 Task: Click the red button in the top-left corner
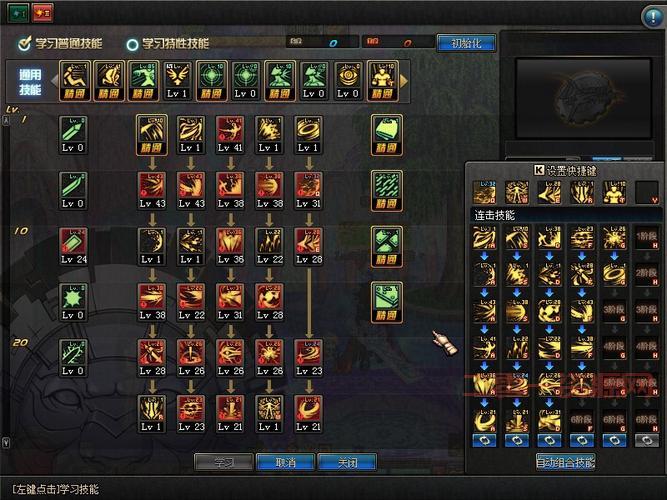tap(42, 13)
